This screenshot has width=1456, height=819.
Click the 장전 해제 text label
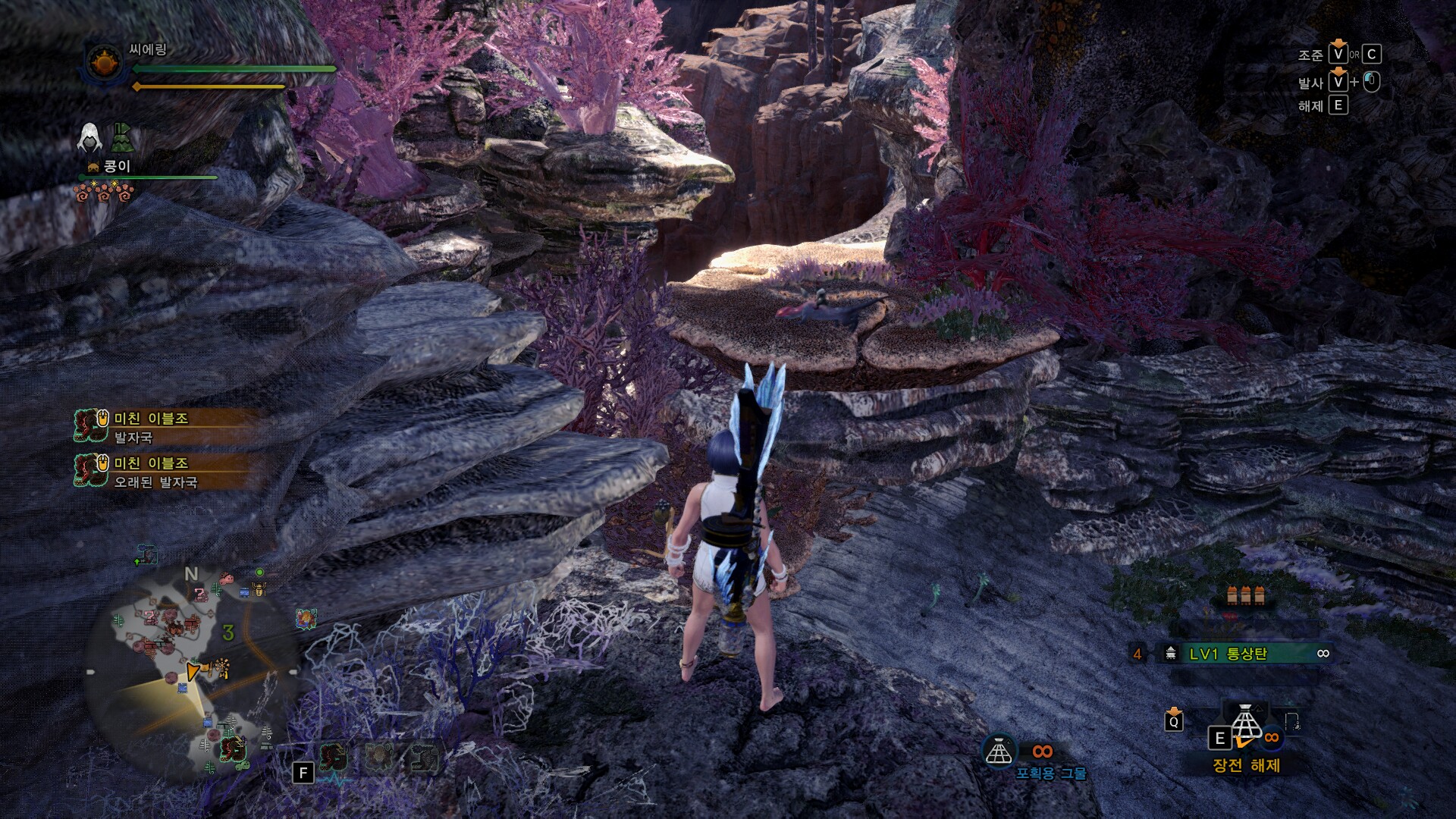point(1247,764)
